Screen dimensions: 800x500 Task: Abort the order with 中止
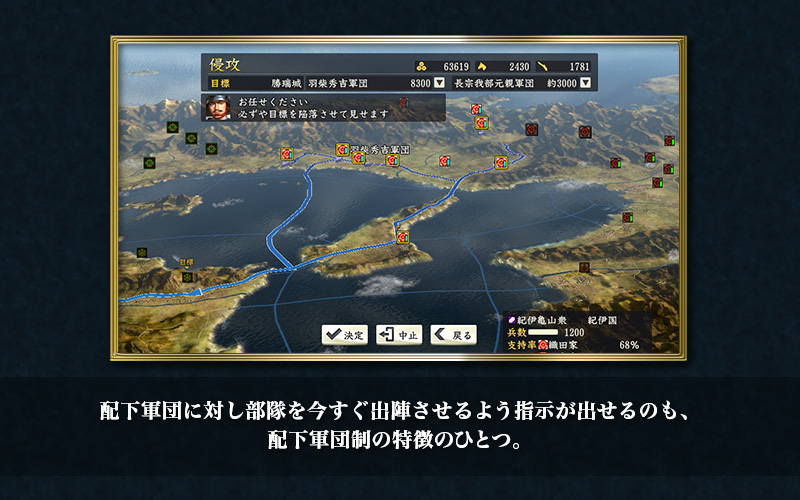click(x=399, y=334)
